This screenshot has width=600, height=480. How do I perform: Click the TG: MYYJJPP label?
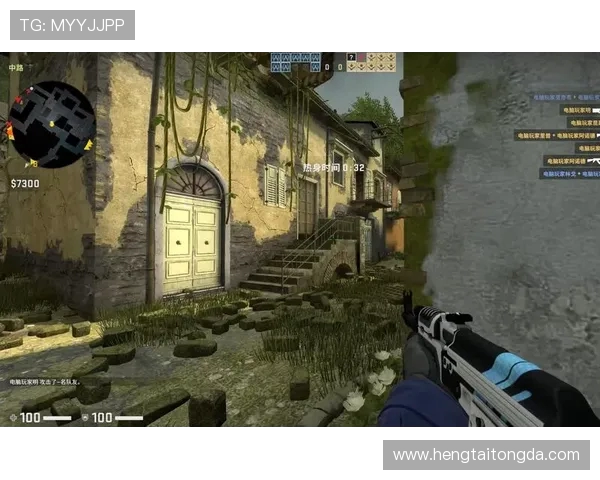click(72, 26)
